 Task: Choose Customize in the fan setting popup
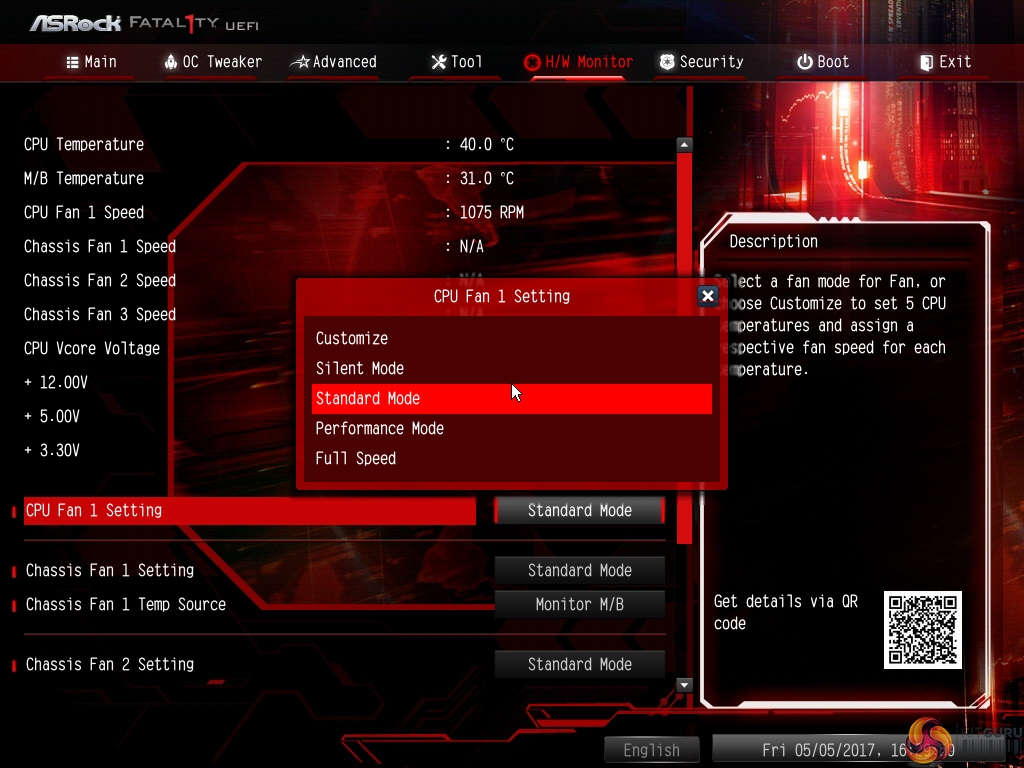click(x=352, y=338)
